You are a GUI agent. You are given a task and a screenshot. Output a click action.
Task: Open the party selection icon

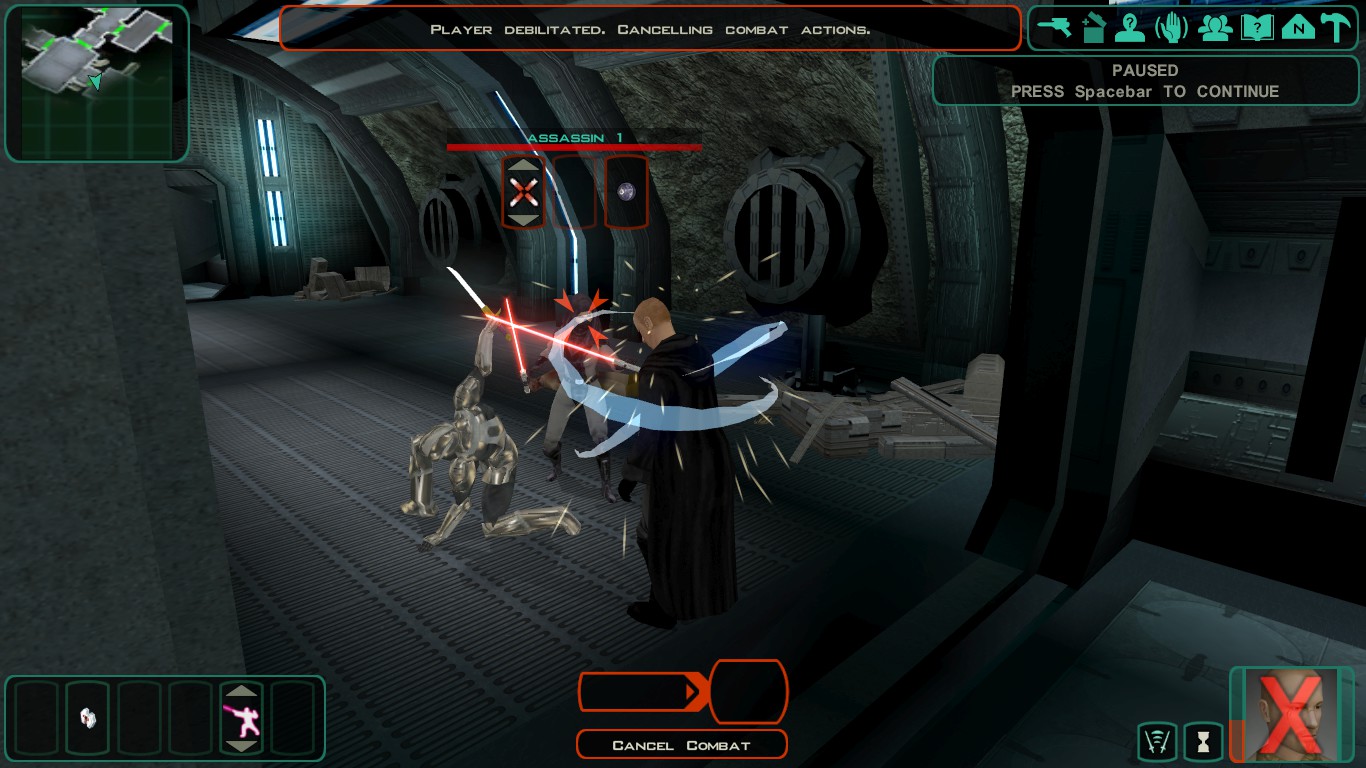coord(1215,28)
